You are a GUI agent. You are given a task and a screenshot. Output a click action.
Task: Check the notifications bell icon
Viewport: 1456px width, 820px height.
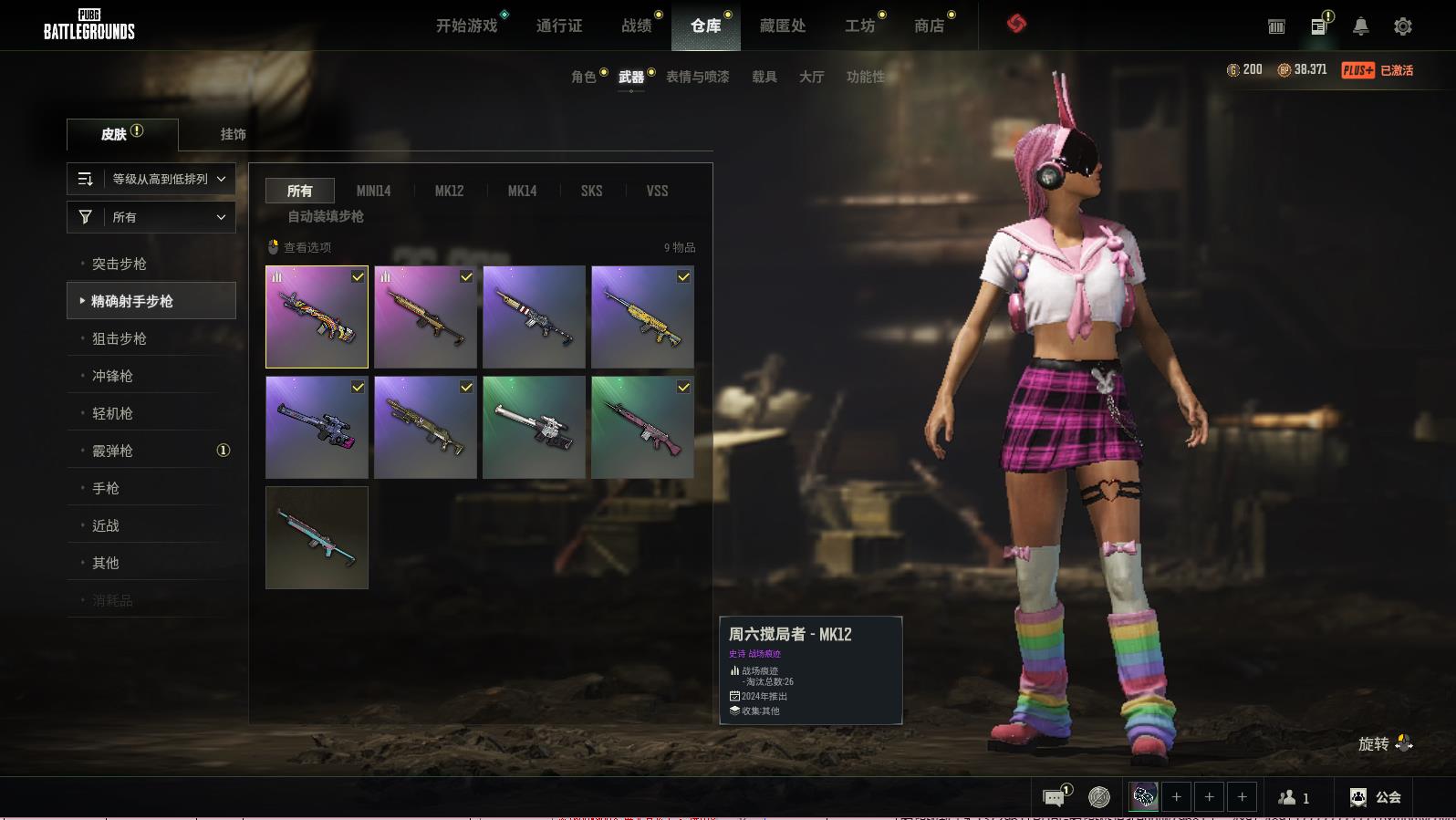click(x=1360, y=26)
